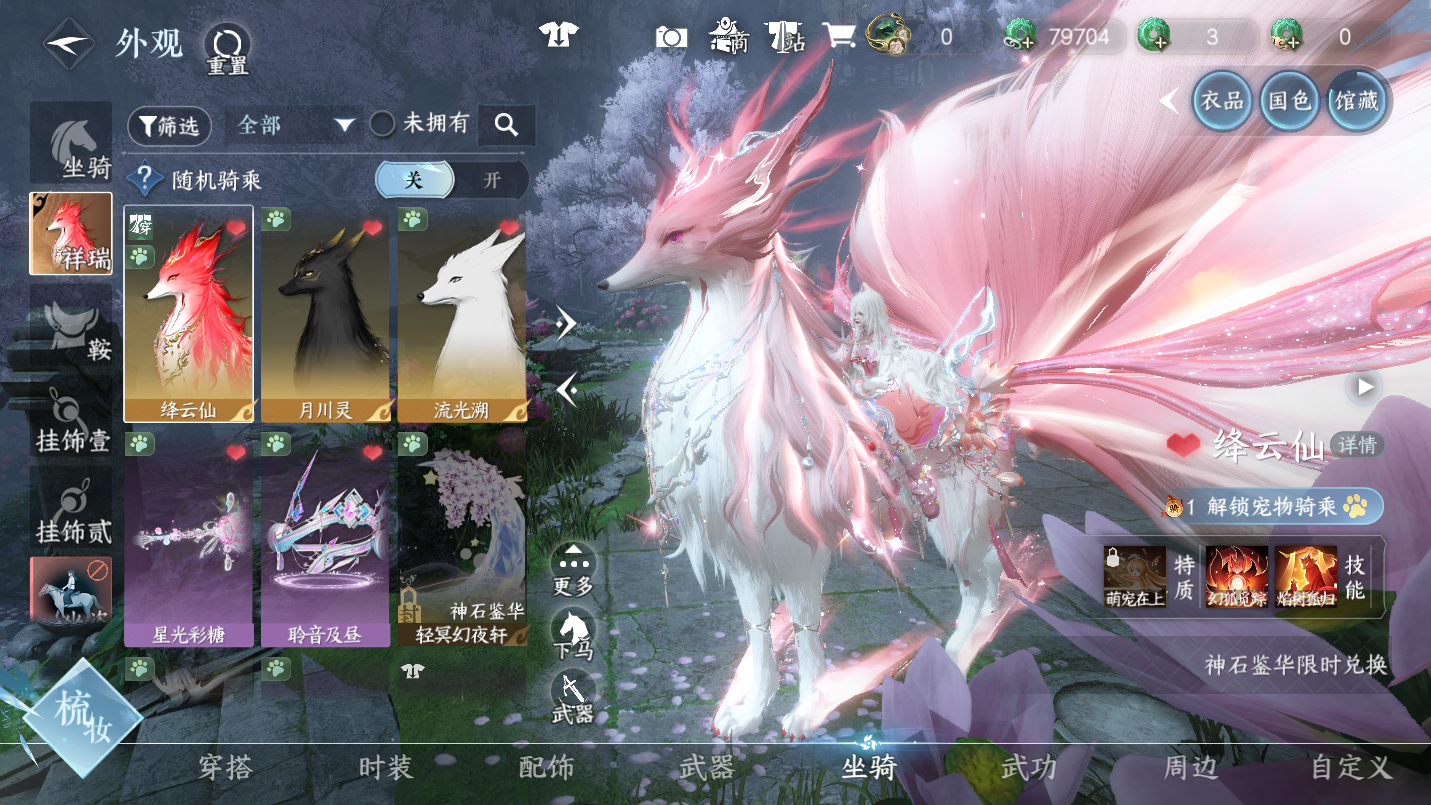Screen dimensions: 1431x805
Task: Select the 绛云仙 red fox mount
Action: (189, 313)
